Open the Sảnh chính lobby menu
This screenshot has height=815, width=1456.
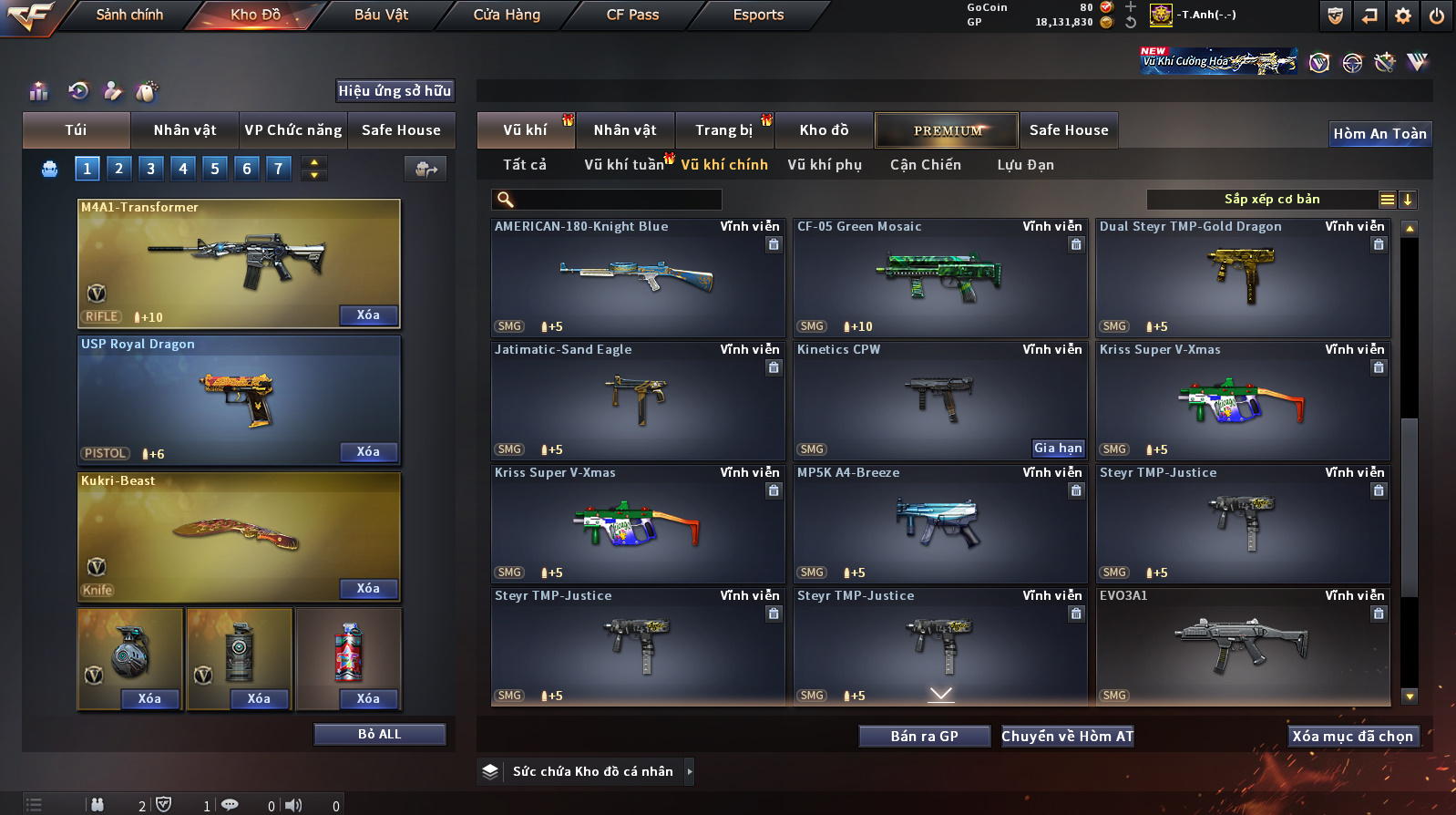click(x=129, y=15)
